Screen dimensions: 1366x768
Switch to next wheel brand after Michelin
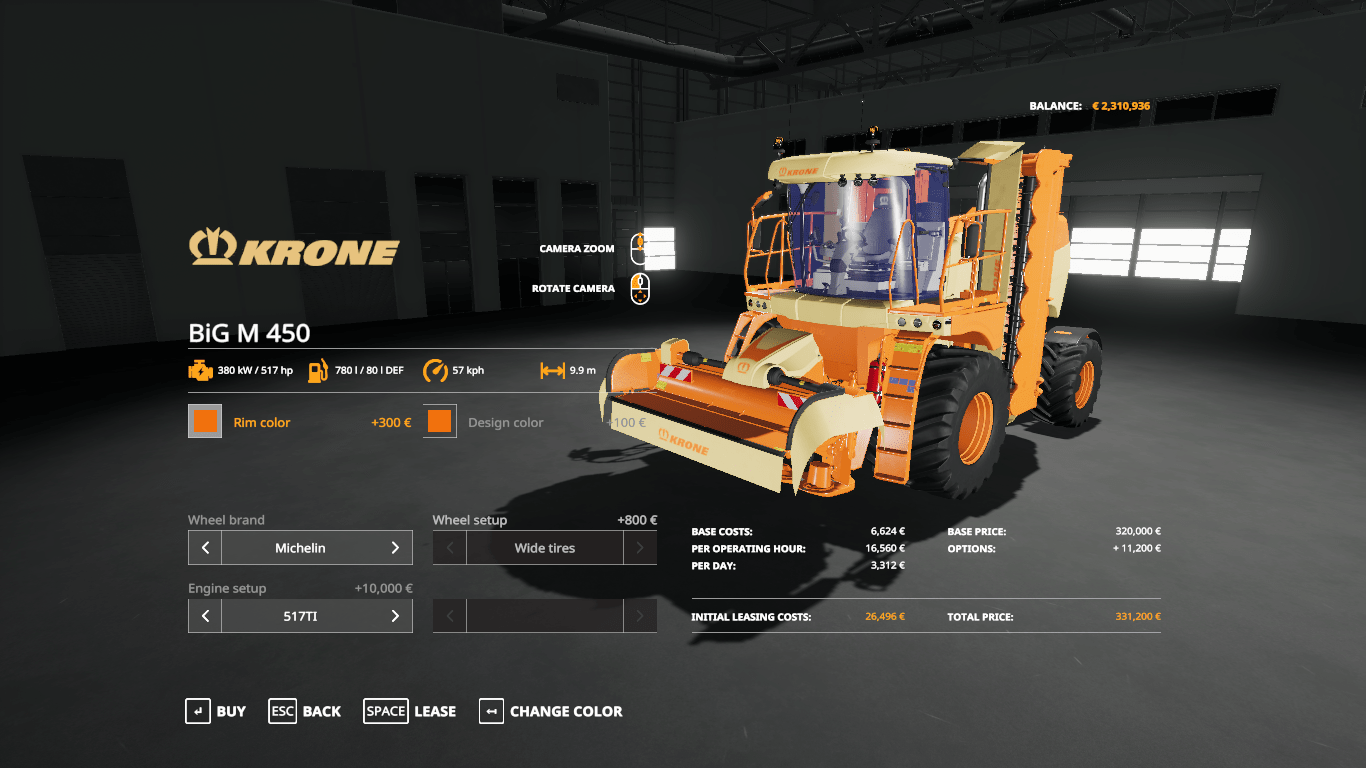395,548
